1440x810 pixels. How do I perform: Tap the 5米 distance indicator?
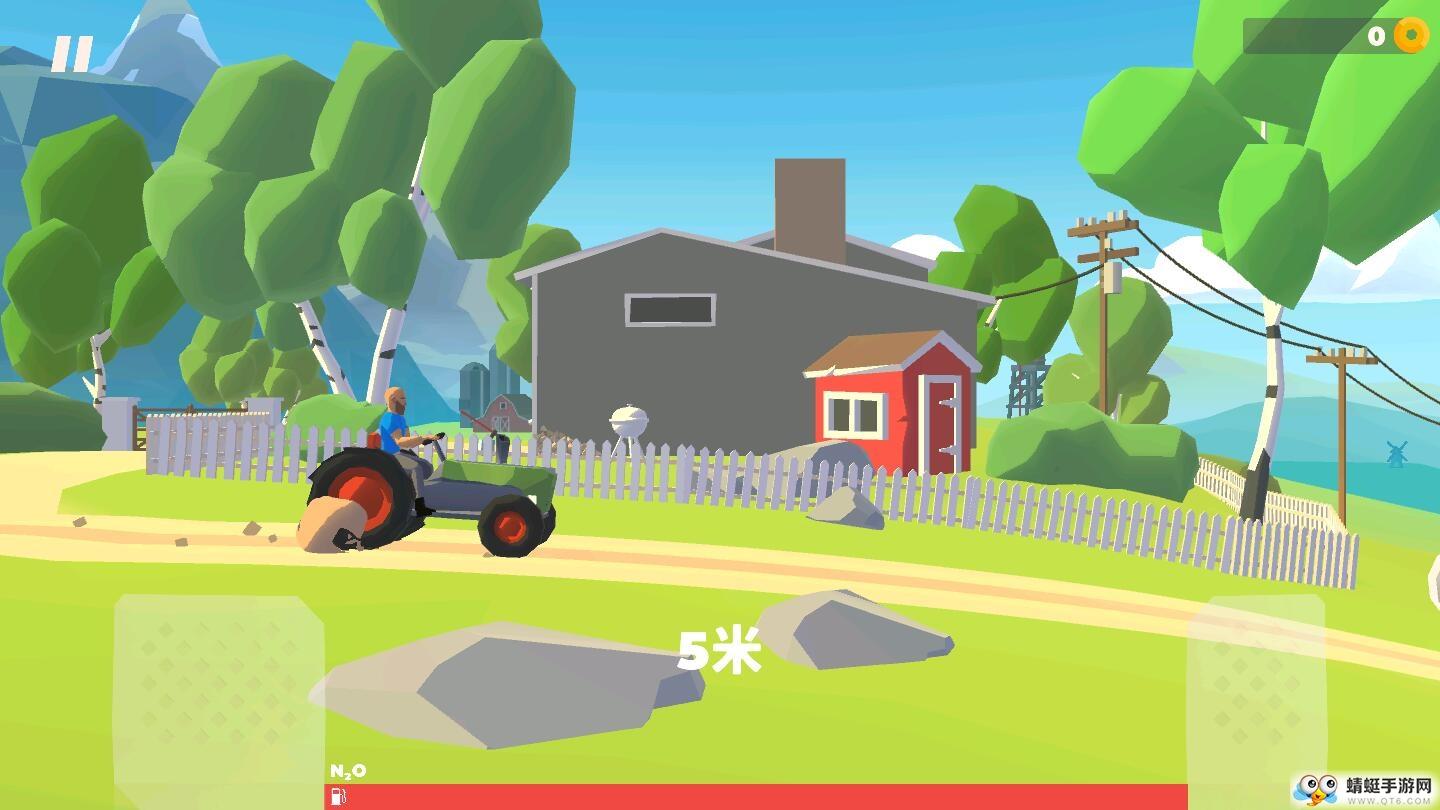pyautogui.click(x=719, y=652)
